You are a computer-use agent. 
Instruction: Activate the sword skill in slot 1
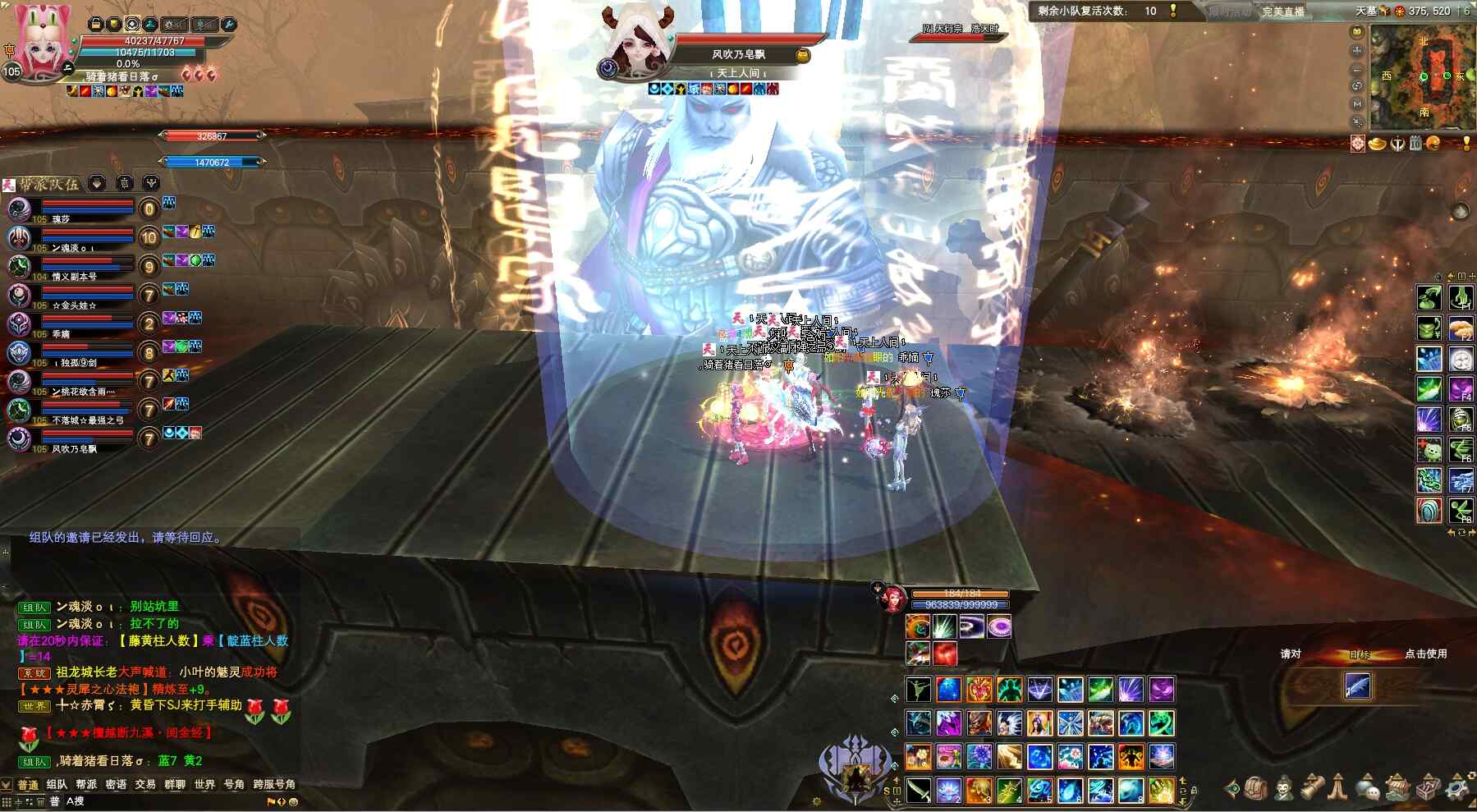(x=919, y=790)
